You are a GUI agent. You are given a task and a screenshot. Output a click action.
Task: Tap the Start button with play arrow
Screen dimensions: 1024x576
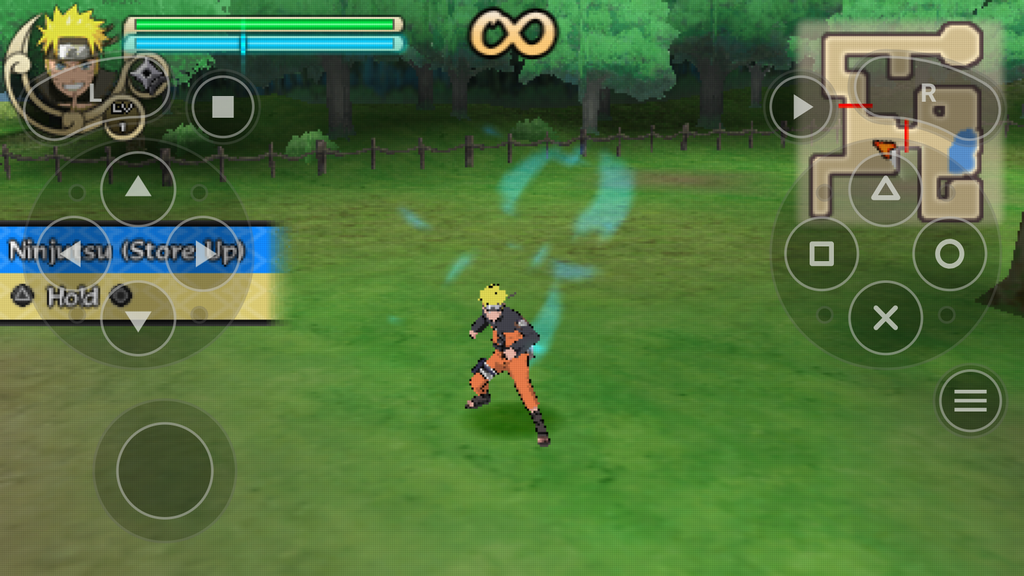(801, 107)
